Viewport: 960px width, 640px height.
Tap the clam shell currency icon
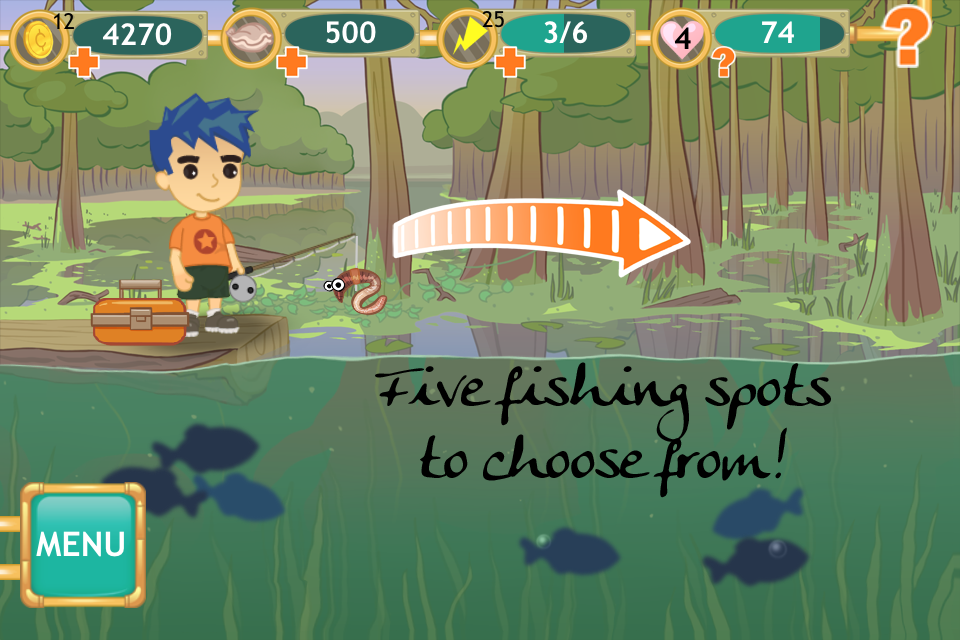[x=249, y=38]
